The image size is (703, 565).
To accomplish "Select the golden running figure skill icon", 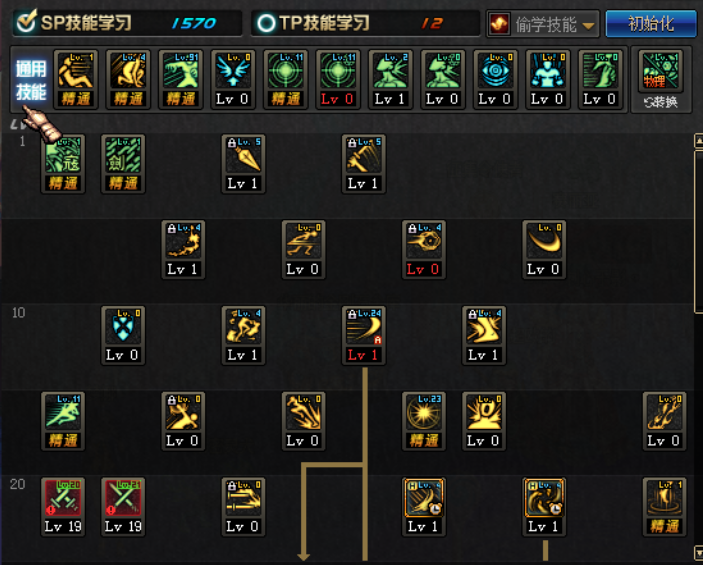I will 303,247.
